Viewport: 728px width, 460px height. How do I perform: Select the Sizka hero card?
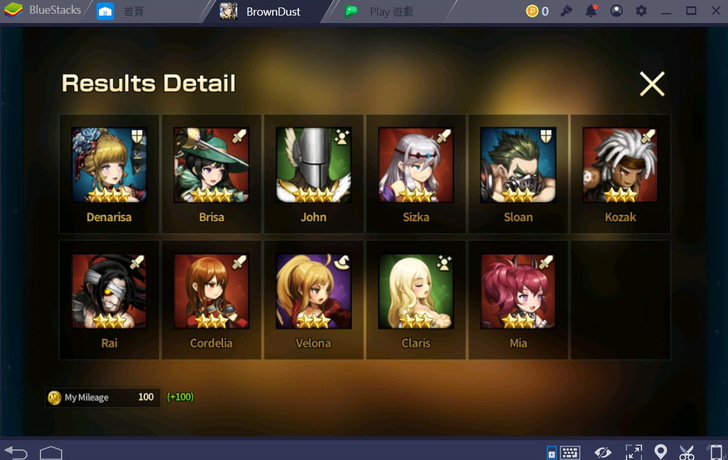pos(415,165)
